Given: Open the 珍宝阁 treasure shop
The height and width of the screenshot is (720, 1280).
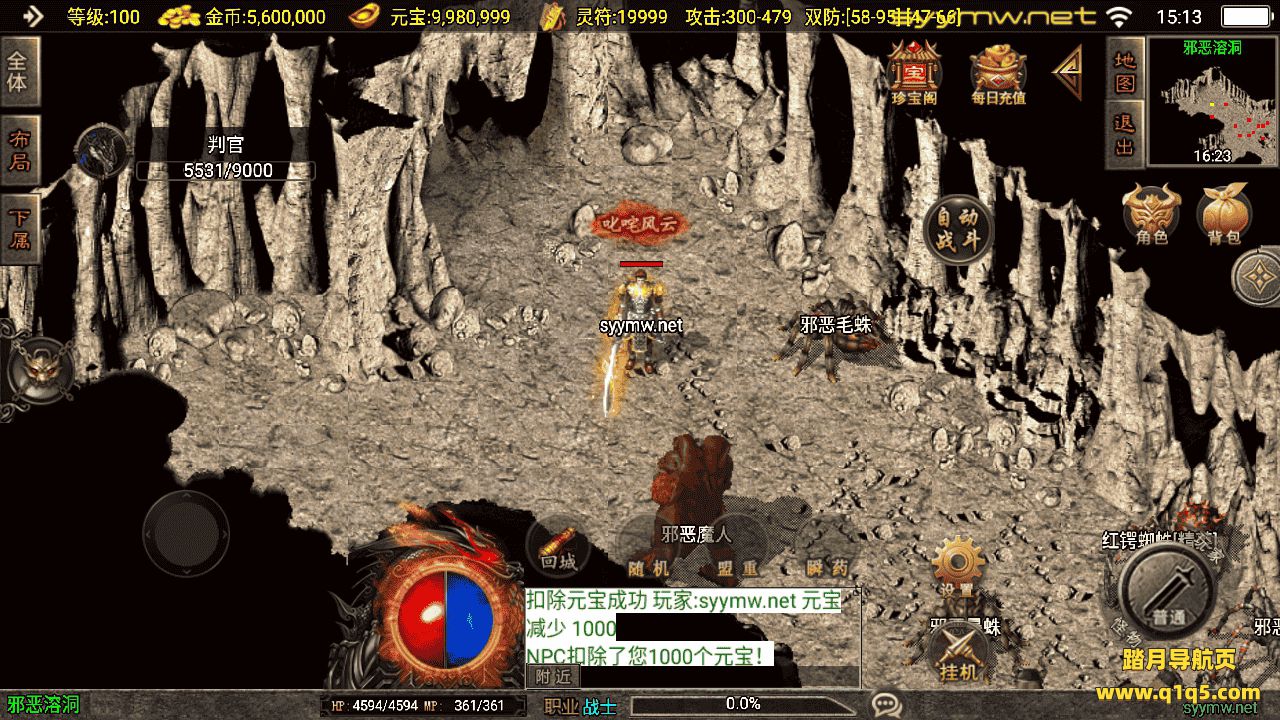Looking at the screenshot, I should click(910, 72).
